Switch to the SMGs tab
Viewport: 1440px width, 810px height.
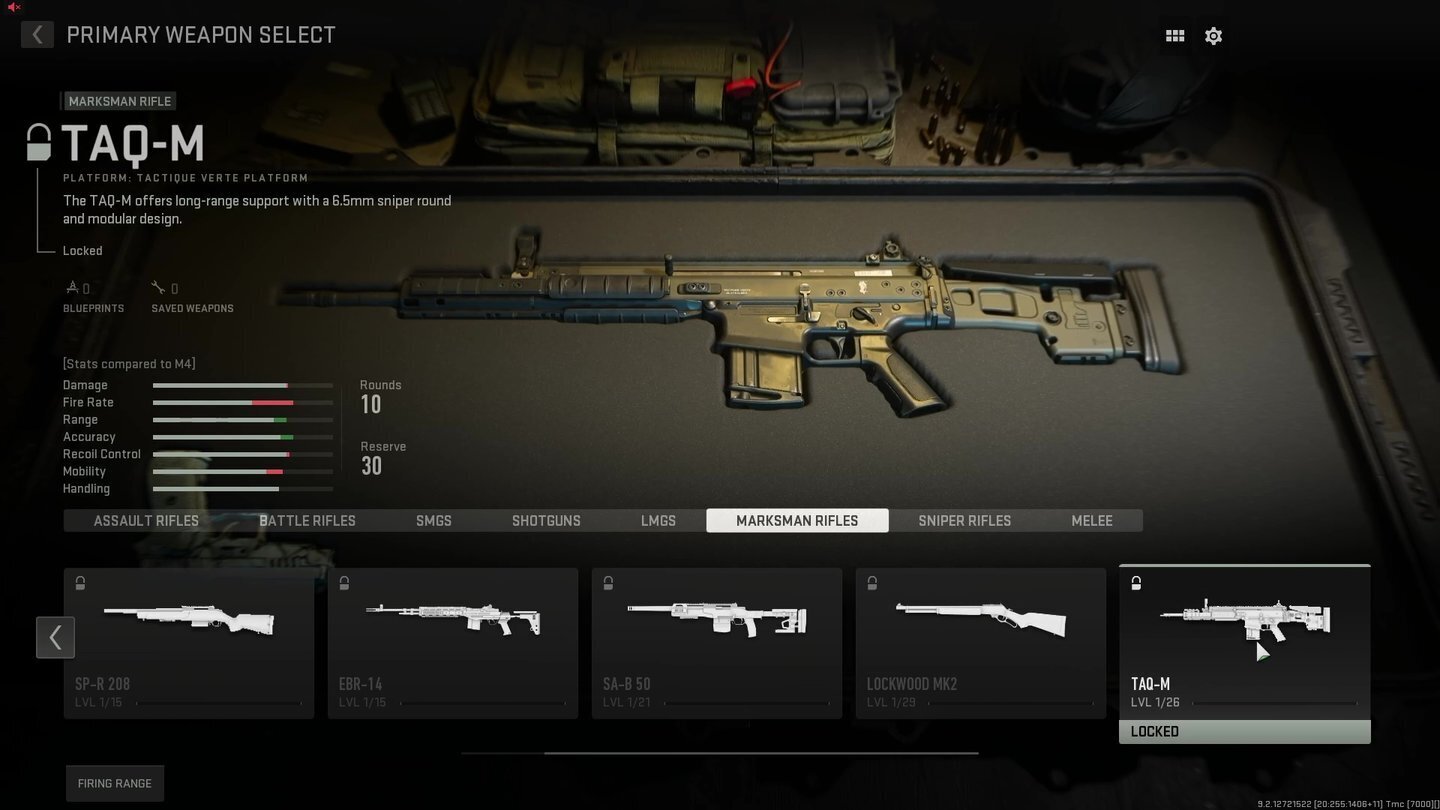click(433, 520)
